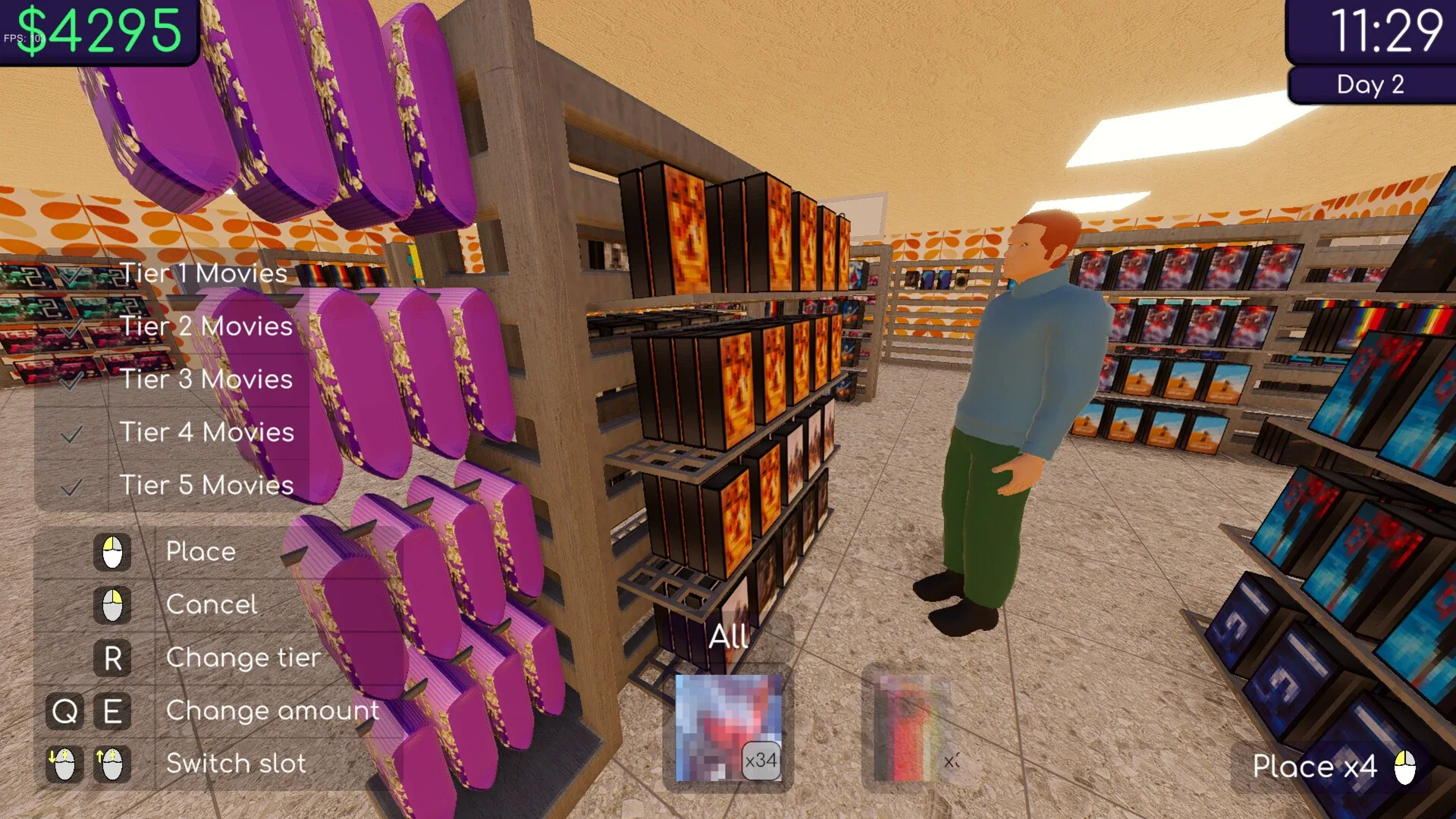
Task: Click the Cancel control label
Action: (212, 605)
